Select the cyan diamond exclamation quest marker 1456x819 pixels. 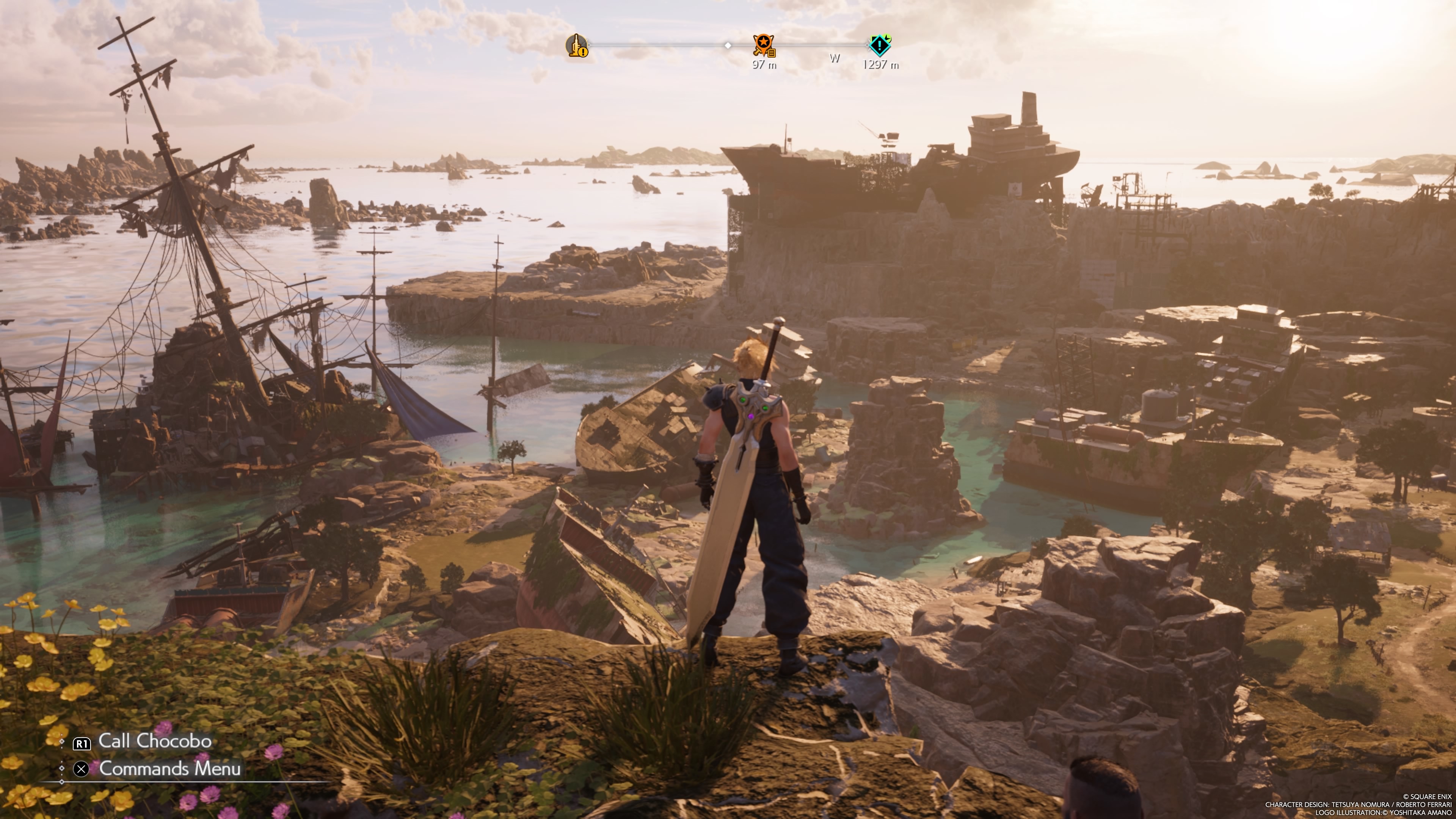click(880, 45)
